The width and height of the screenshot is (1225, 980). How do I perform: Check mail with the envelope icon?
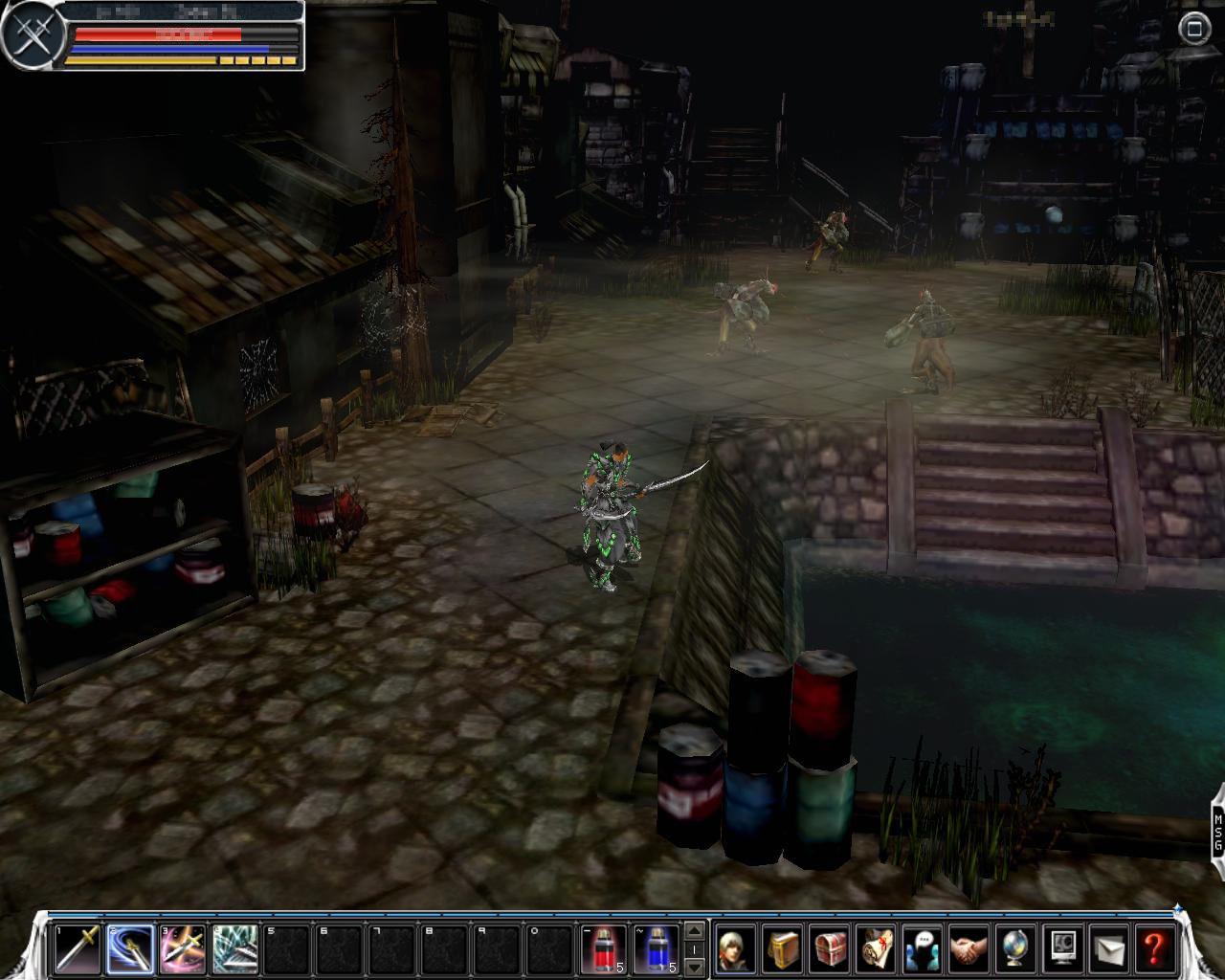[1108, 948]
